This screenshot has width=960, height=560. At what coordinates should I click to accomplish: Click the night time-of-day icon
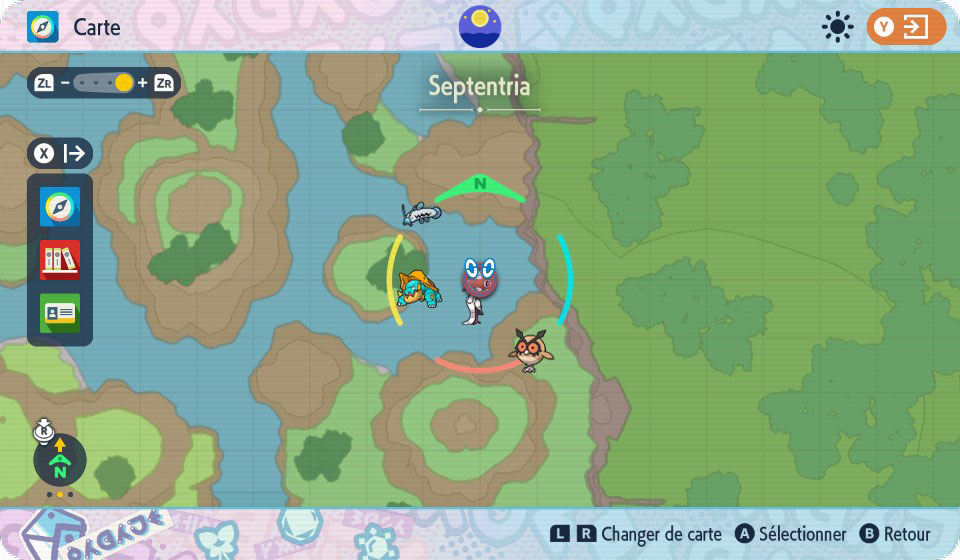pyautogui.click(x=480, y=26)
